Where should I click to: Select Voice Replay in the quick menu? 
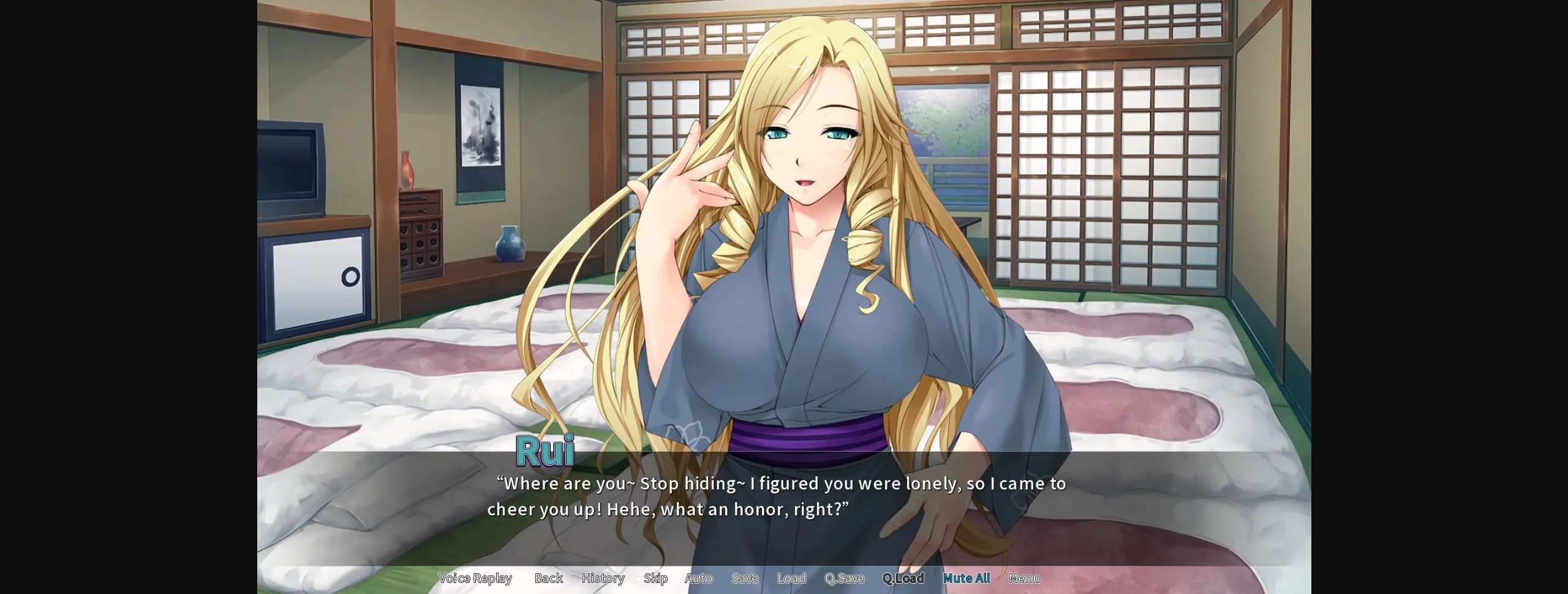coord(476,577)
